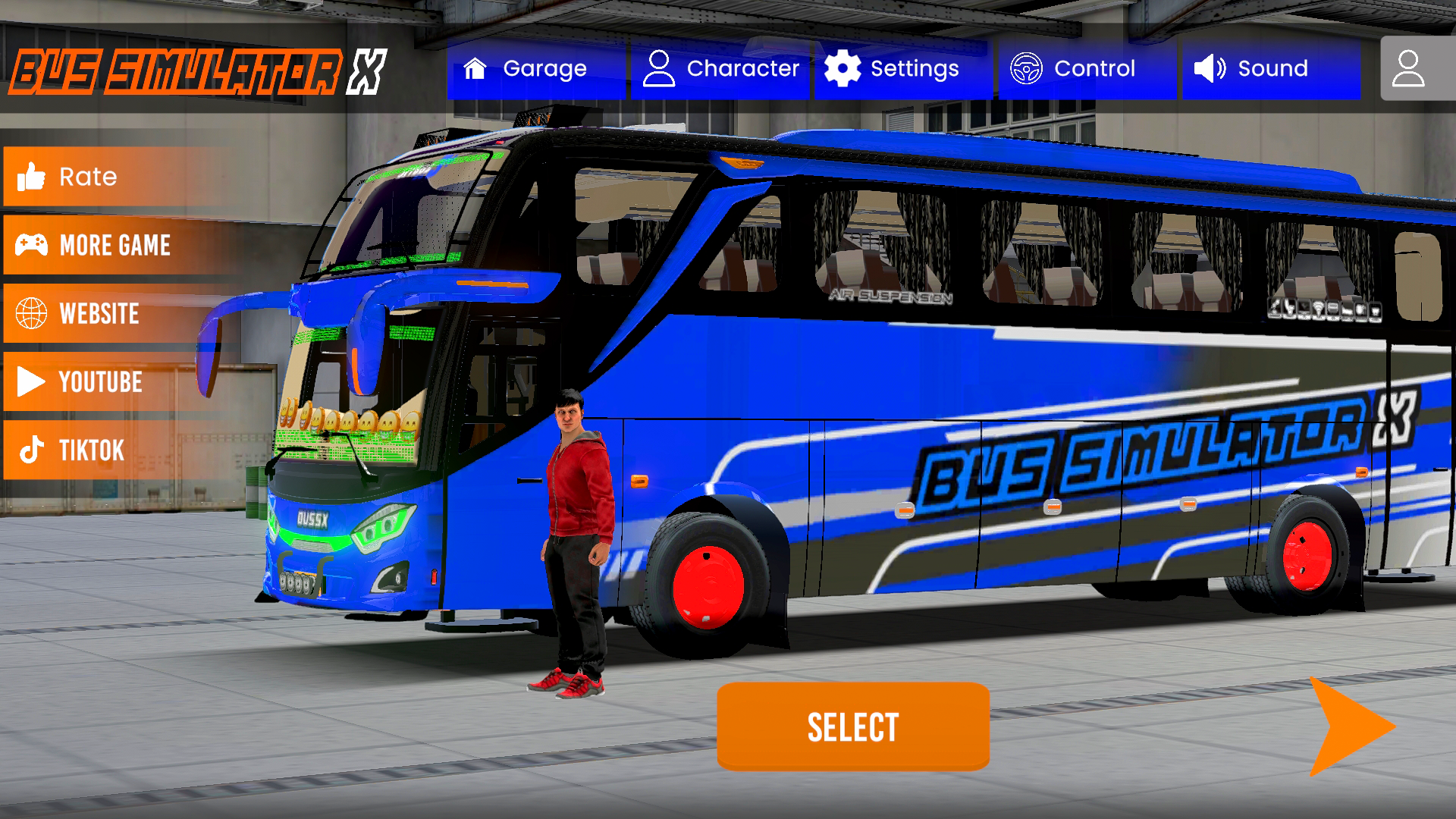Go to the Character menu

[x=720, y=69]
